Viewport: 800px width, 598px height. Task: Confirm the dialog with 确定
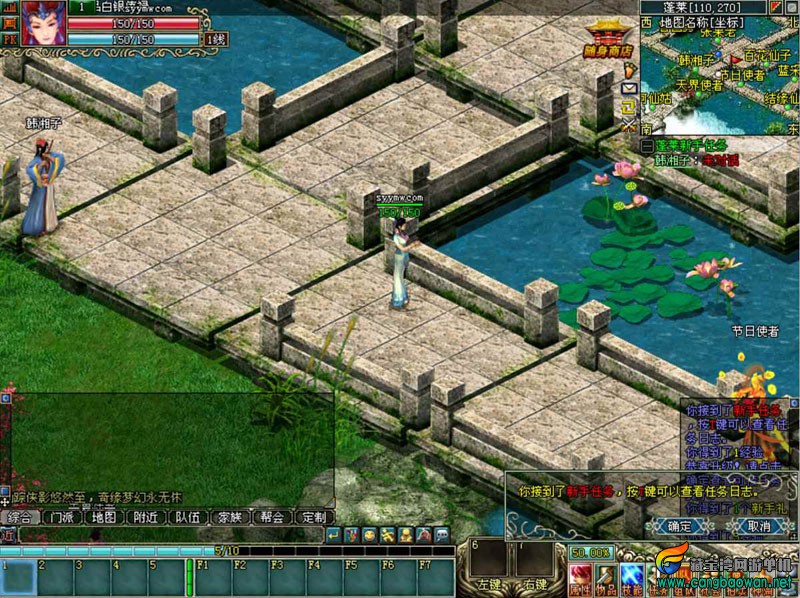[x=679, y=526]
